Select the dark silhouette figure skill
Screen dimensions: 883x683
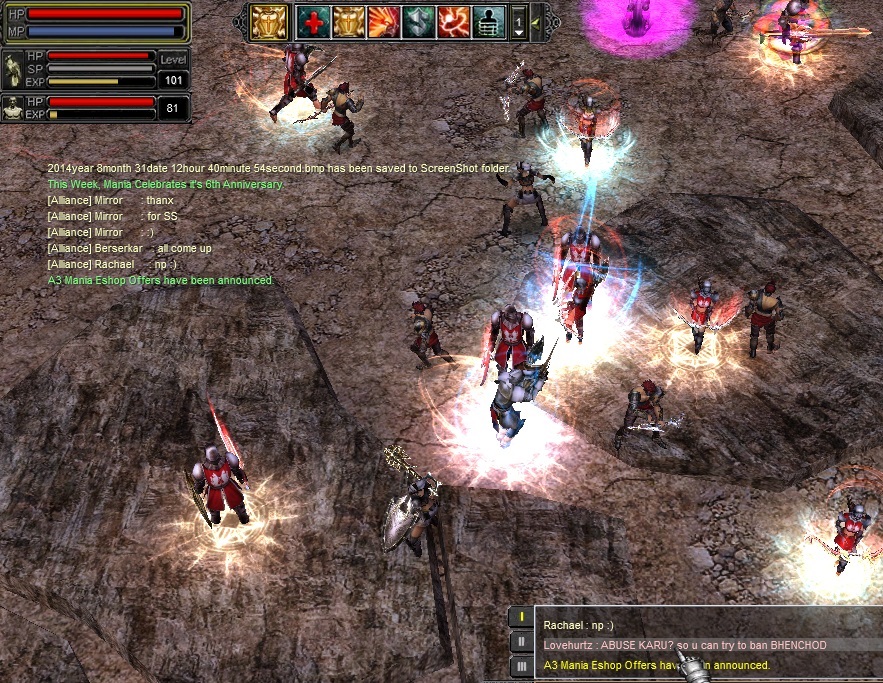click(x=489, y=21)
